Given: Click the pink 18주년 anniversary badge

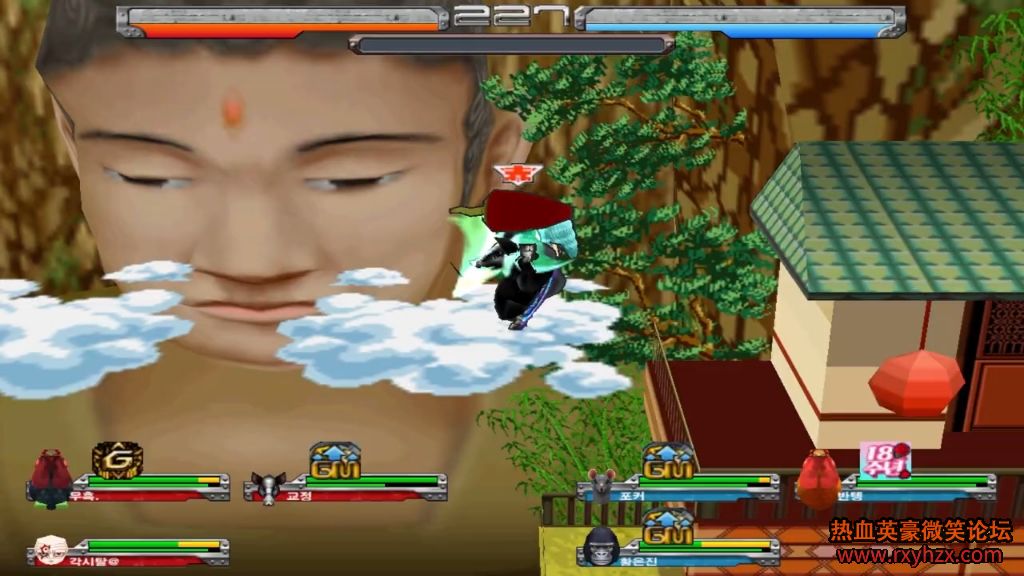Looking at the screenshot, I should (x=885, y=459).
